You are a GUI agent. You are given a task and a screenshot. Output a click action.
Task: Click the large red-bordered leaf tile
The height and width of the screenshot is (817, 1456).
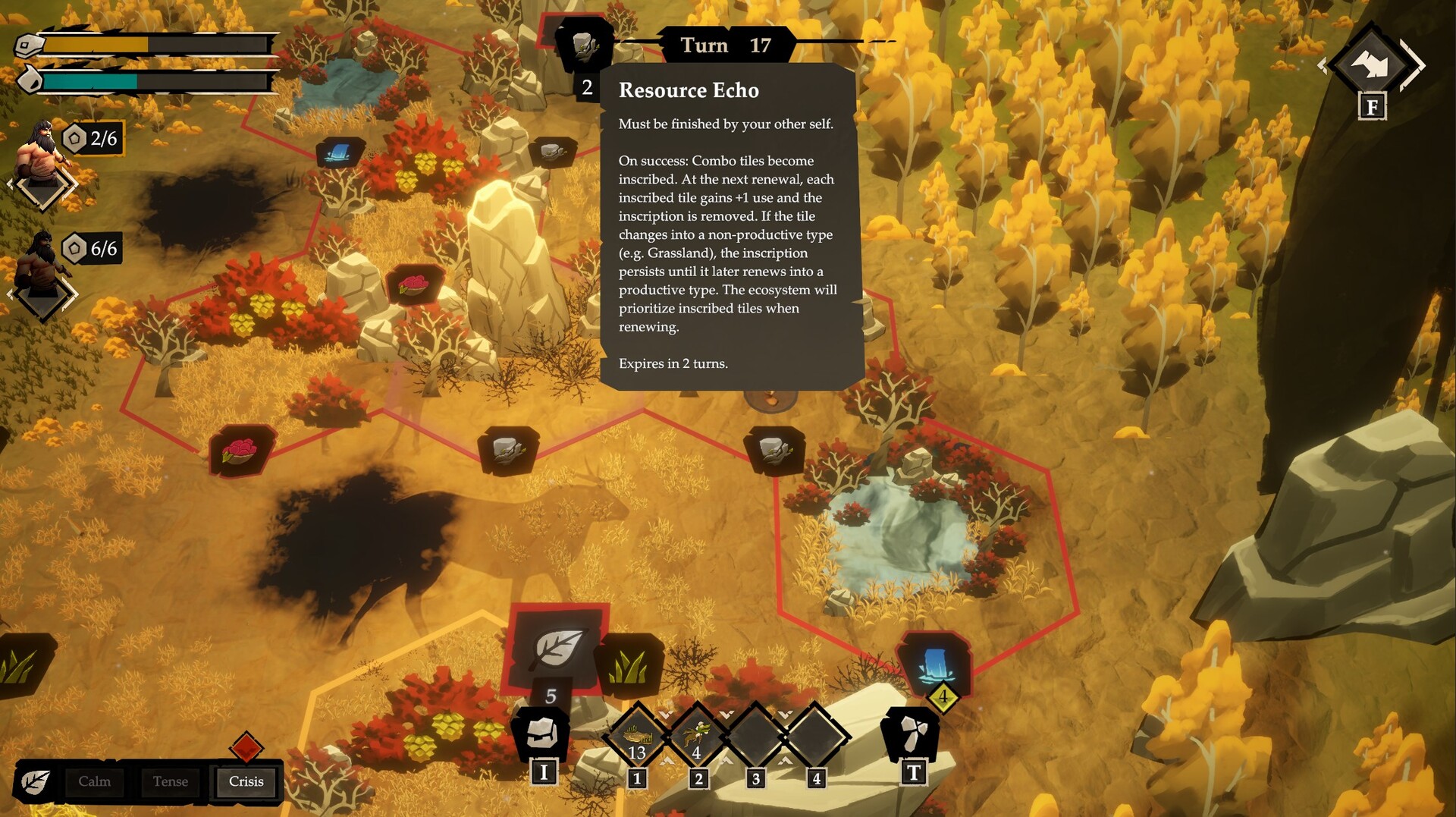coord(556,647)
